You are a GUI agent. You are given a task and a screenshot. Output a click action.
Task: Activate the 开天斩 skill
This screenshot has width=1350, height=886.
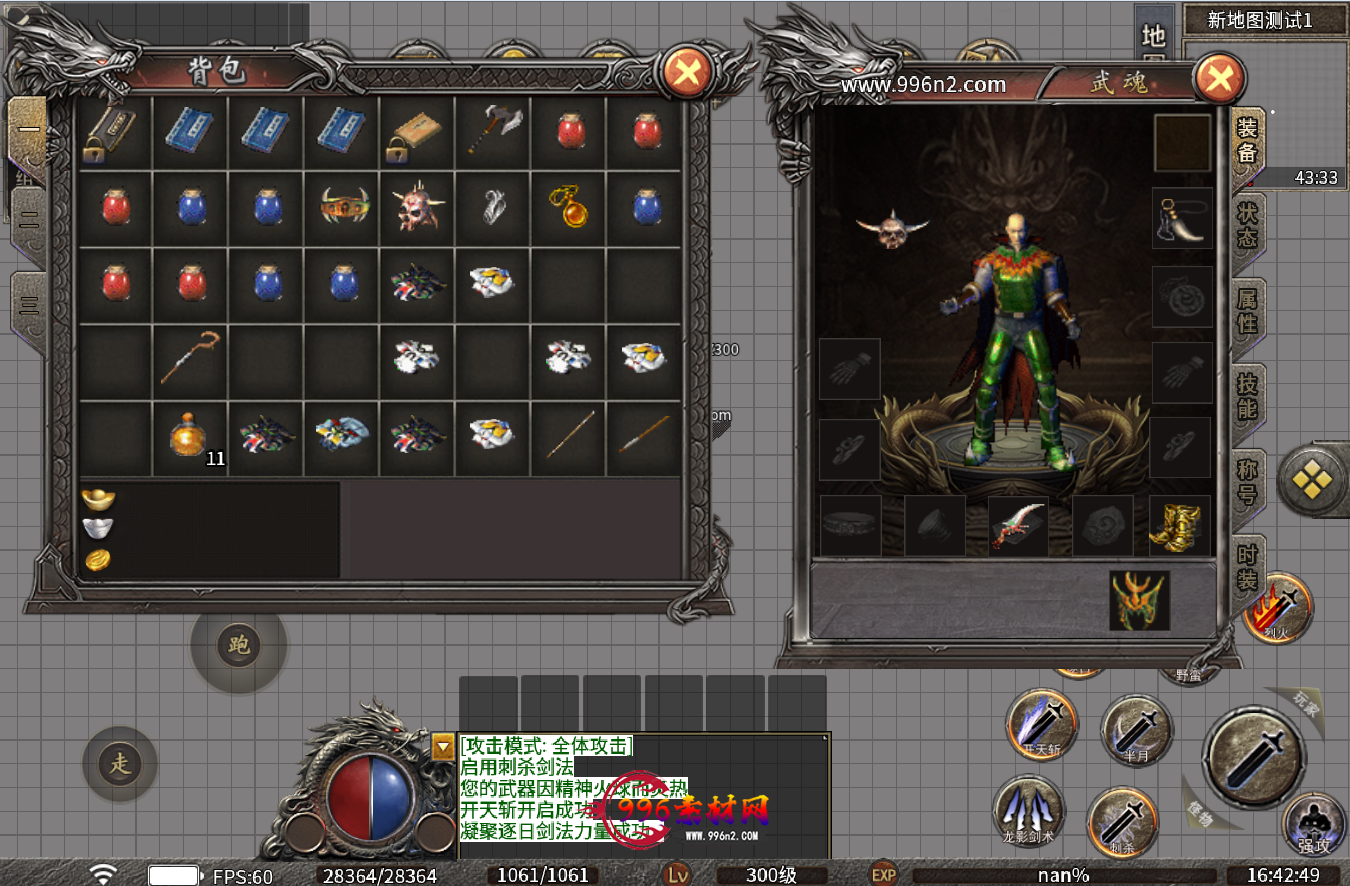point(1041,724)
